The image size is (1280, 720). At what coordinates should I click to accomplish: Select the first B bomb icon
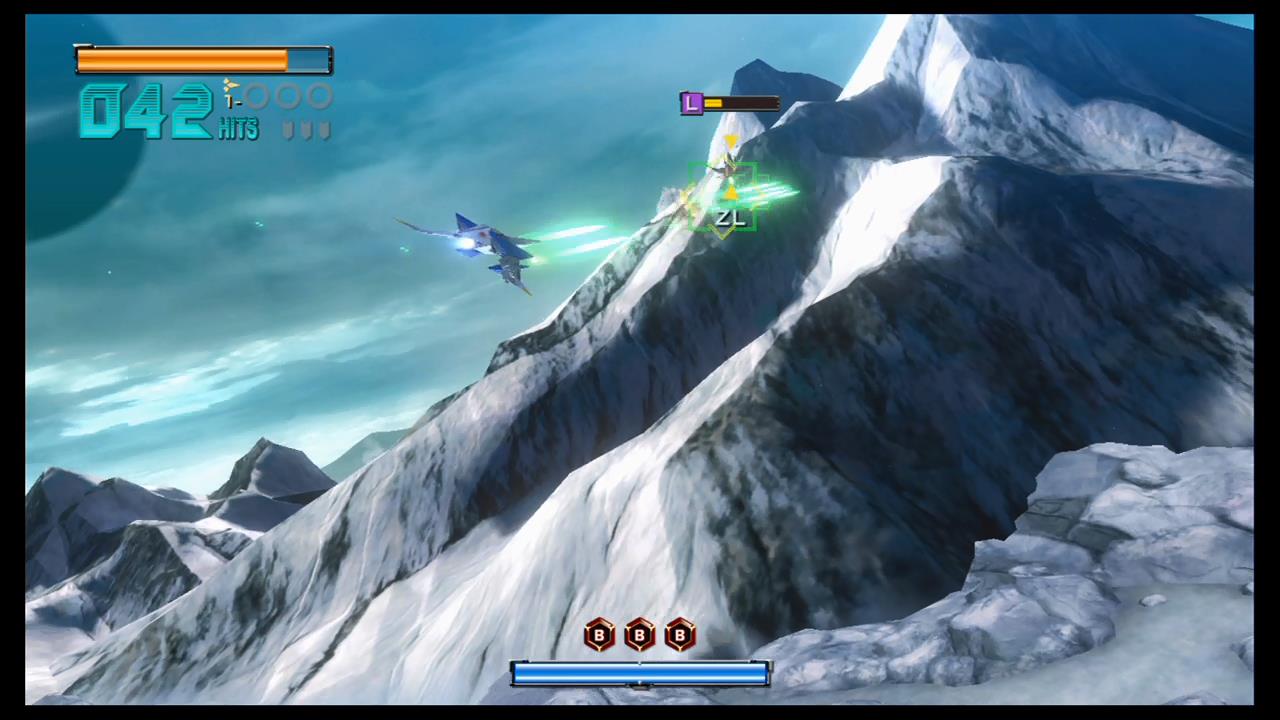(598, 636)
